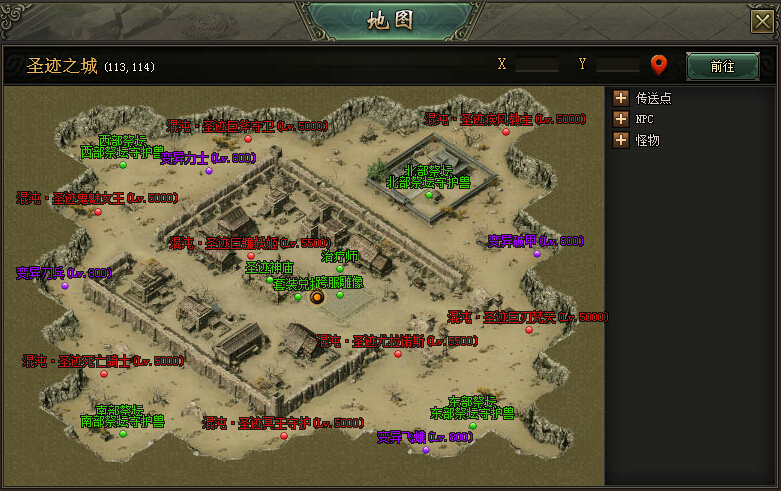Select the 南部祭坛守护兽 map marker
Image resolution: width=781 pixels, height=491 pixels.
pos(123,434)
